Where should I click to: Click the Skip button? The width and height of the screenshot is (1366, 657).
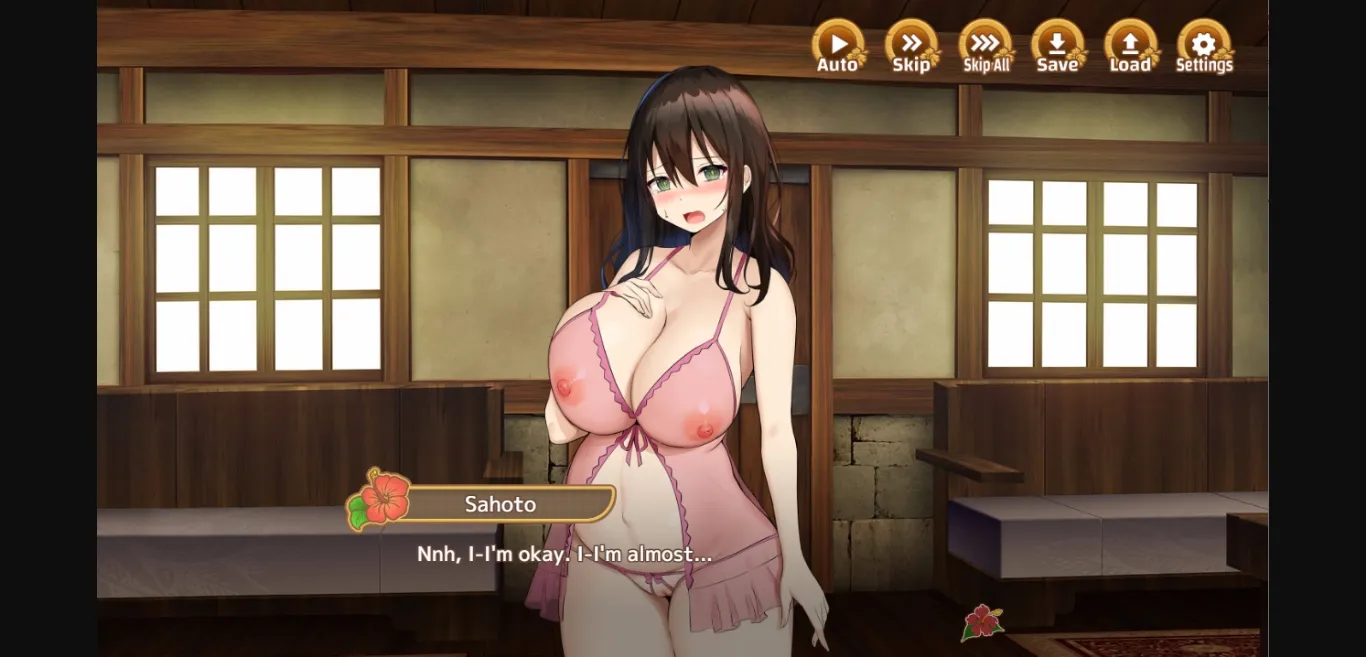pos(911,45)
